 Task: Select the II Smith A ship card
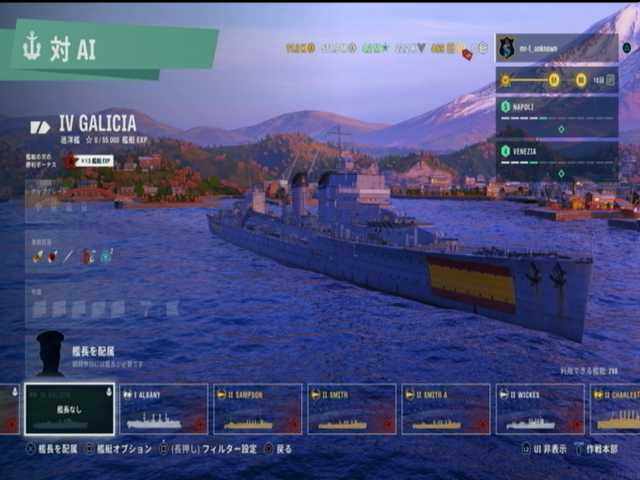(445, 409)
